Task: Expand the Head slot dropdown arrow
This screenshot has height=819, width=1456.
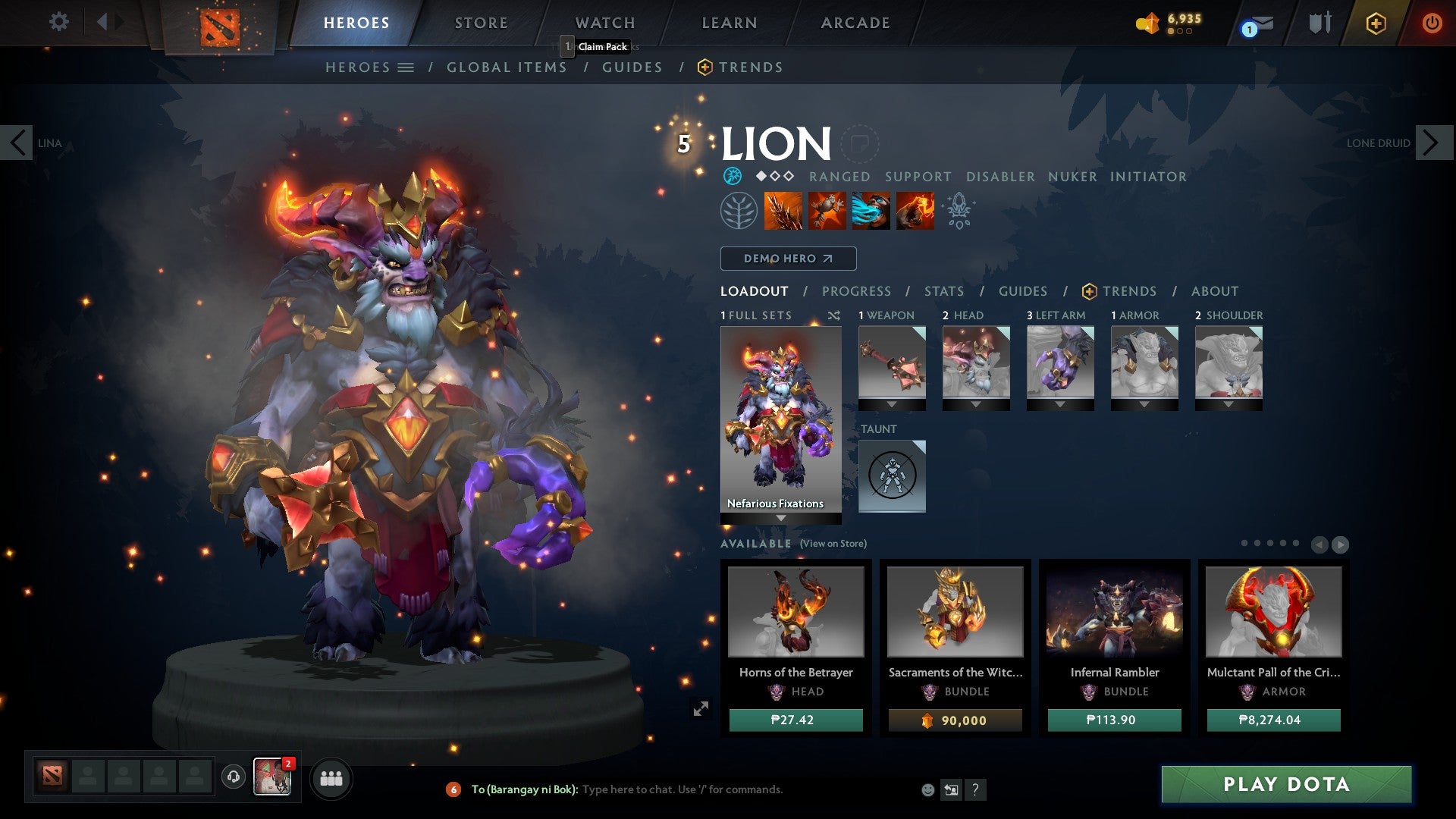Action: [976, 404]
